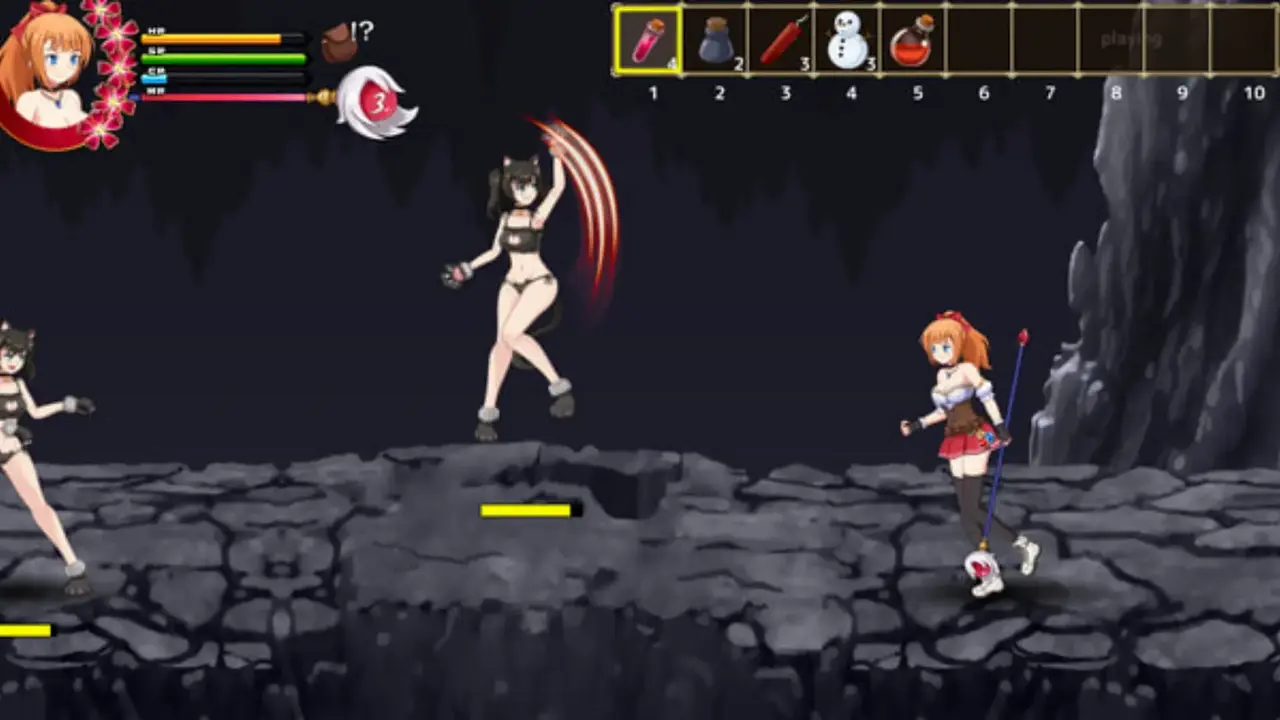Pick the round red potion flask
Viewport: 1280px width, 720px height.
tap(911, 42)
